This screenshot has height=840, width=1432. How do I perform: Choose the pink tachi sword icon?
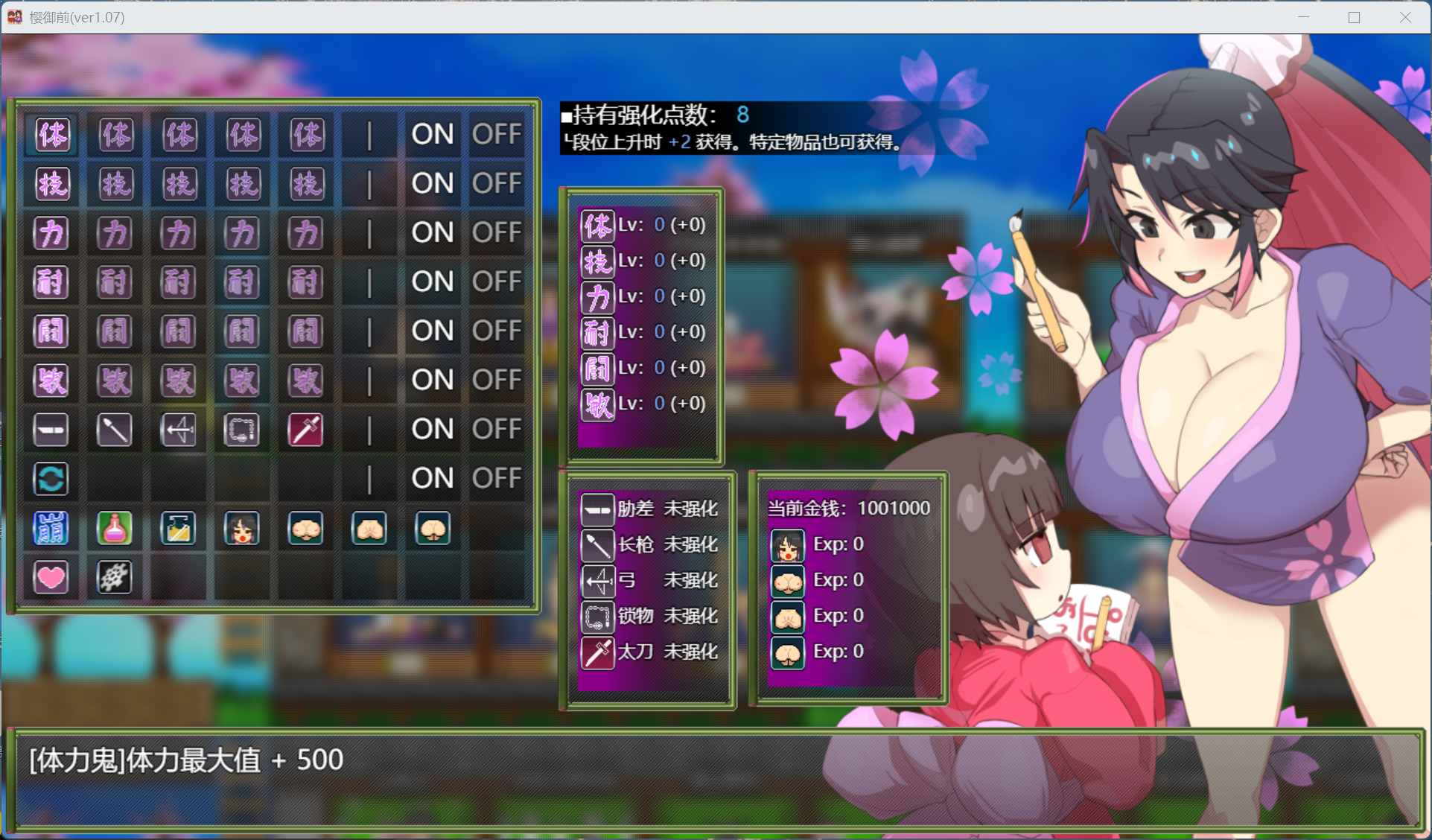tap(306, 430)
